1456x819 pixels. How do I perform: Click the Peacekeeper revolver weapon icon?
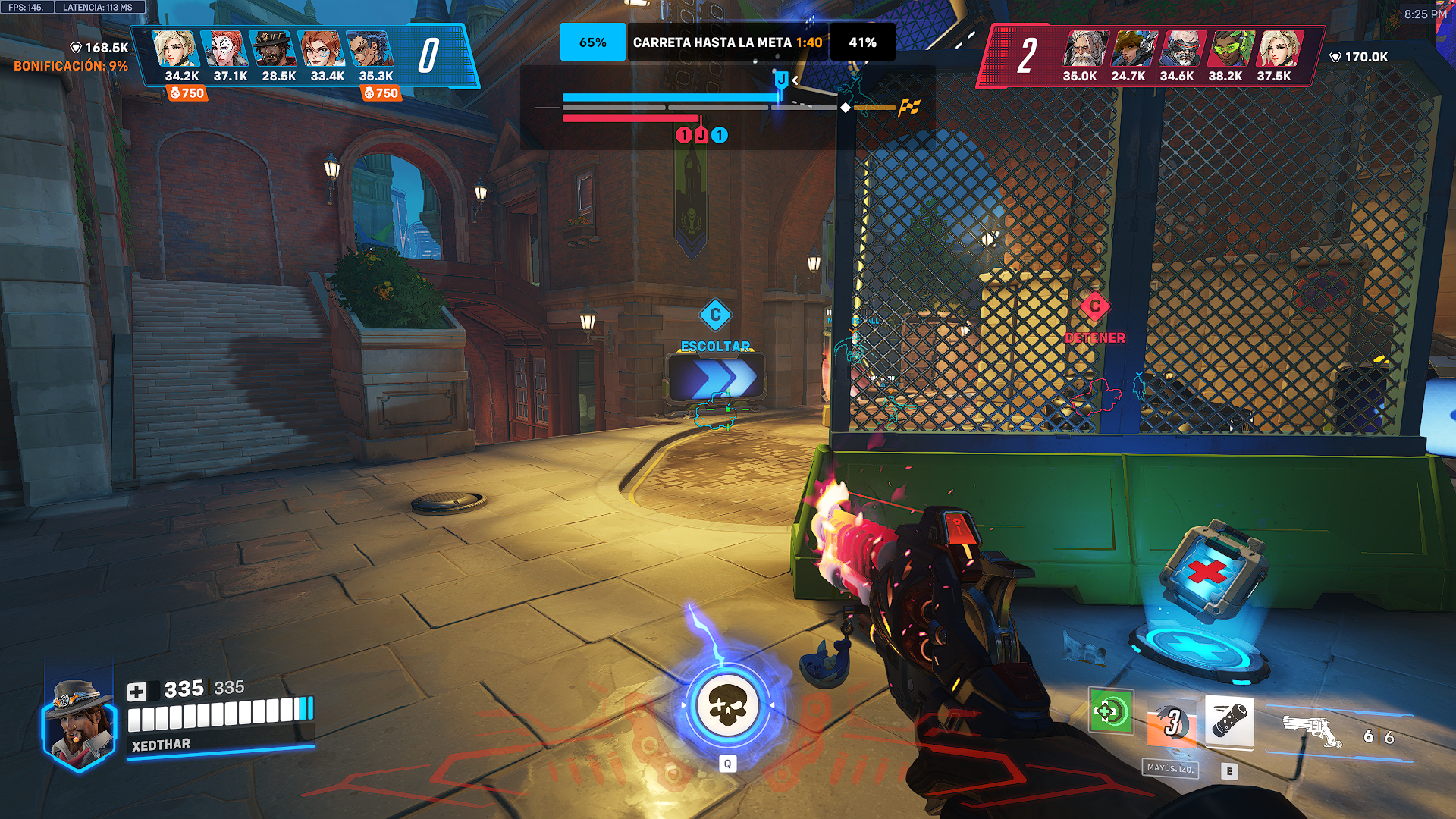coord(1313,731)
